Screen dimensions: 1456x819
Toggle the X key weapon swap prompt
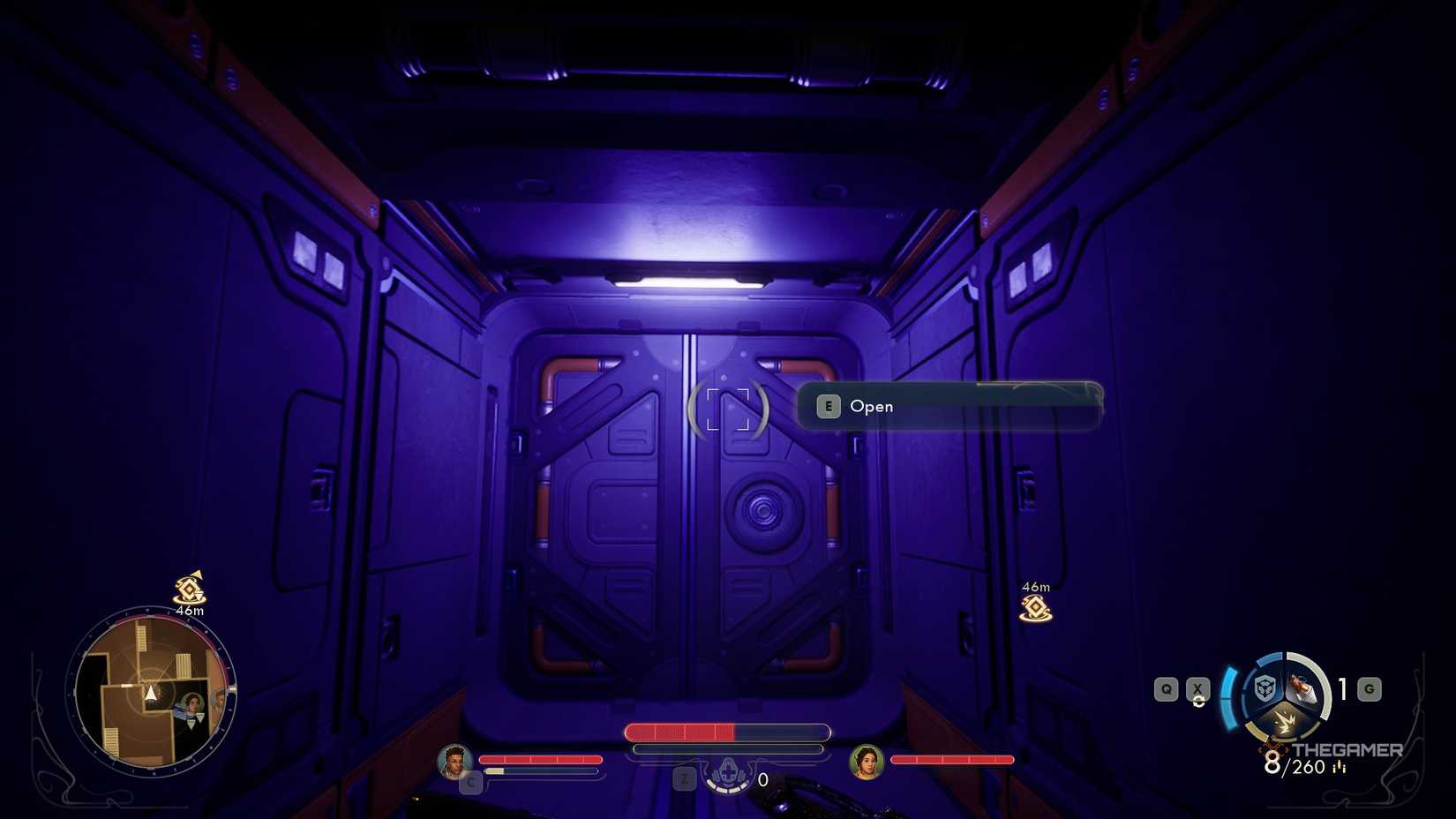click(1197, 688)
